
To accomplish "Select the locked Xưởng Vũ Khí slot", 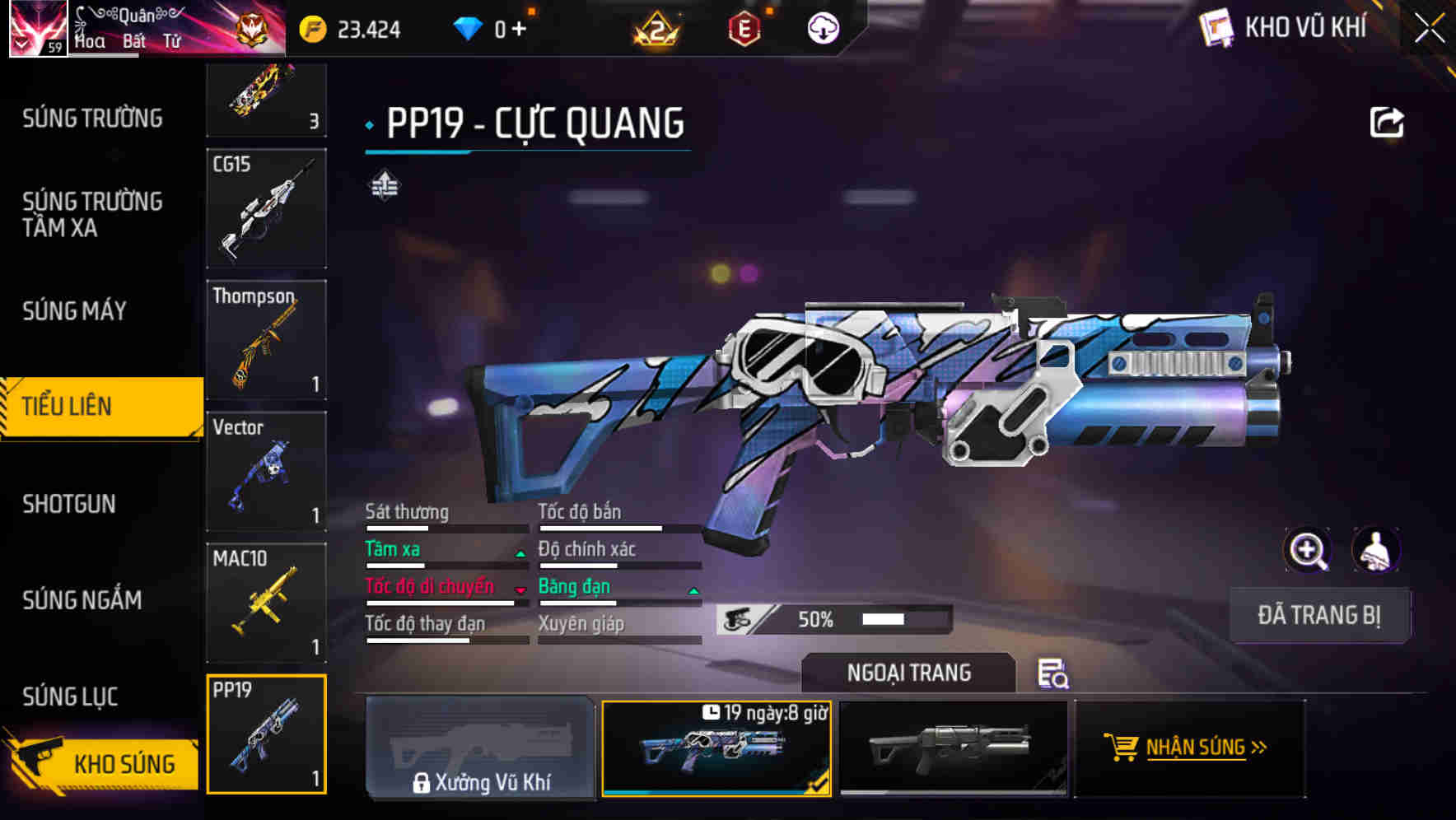I will [x=480, y=749].
